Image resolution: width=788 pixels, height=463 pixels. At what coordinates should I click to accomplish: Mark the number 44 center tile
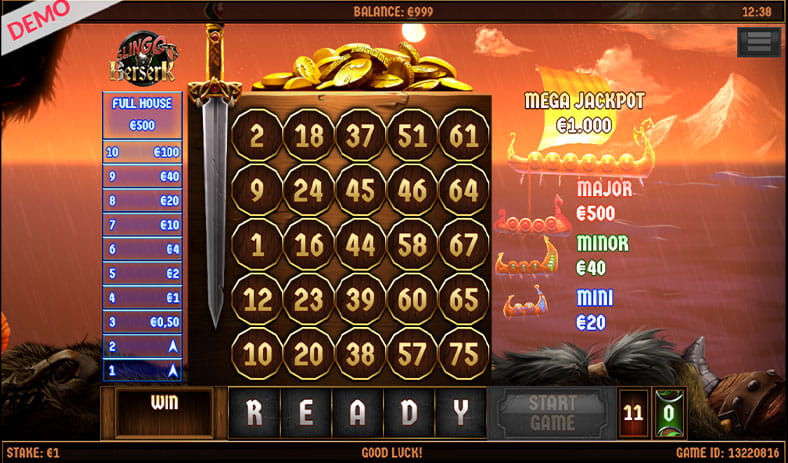coord(360,245)
